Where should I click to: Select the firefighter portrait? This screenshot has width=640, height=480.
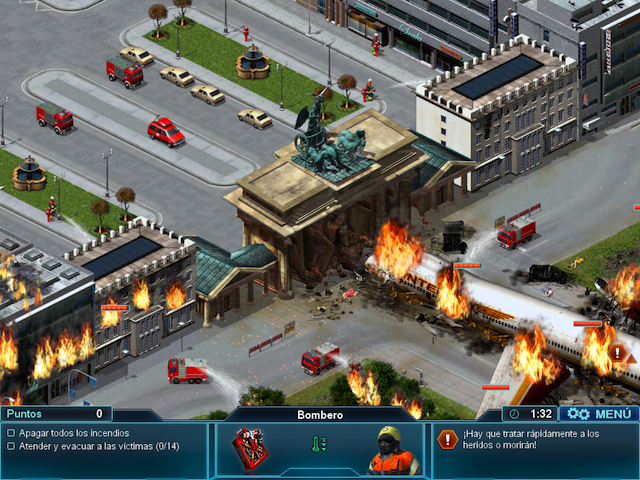394,451
